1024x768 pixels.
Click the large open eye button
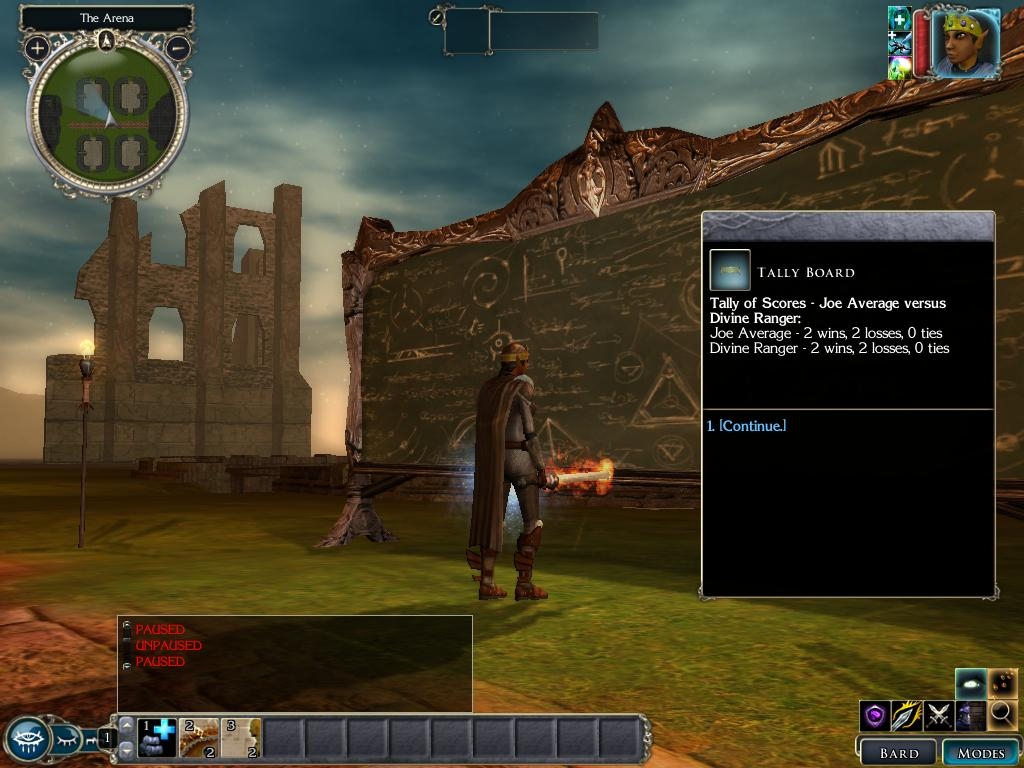click(27, 739)
